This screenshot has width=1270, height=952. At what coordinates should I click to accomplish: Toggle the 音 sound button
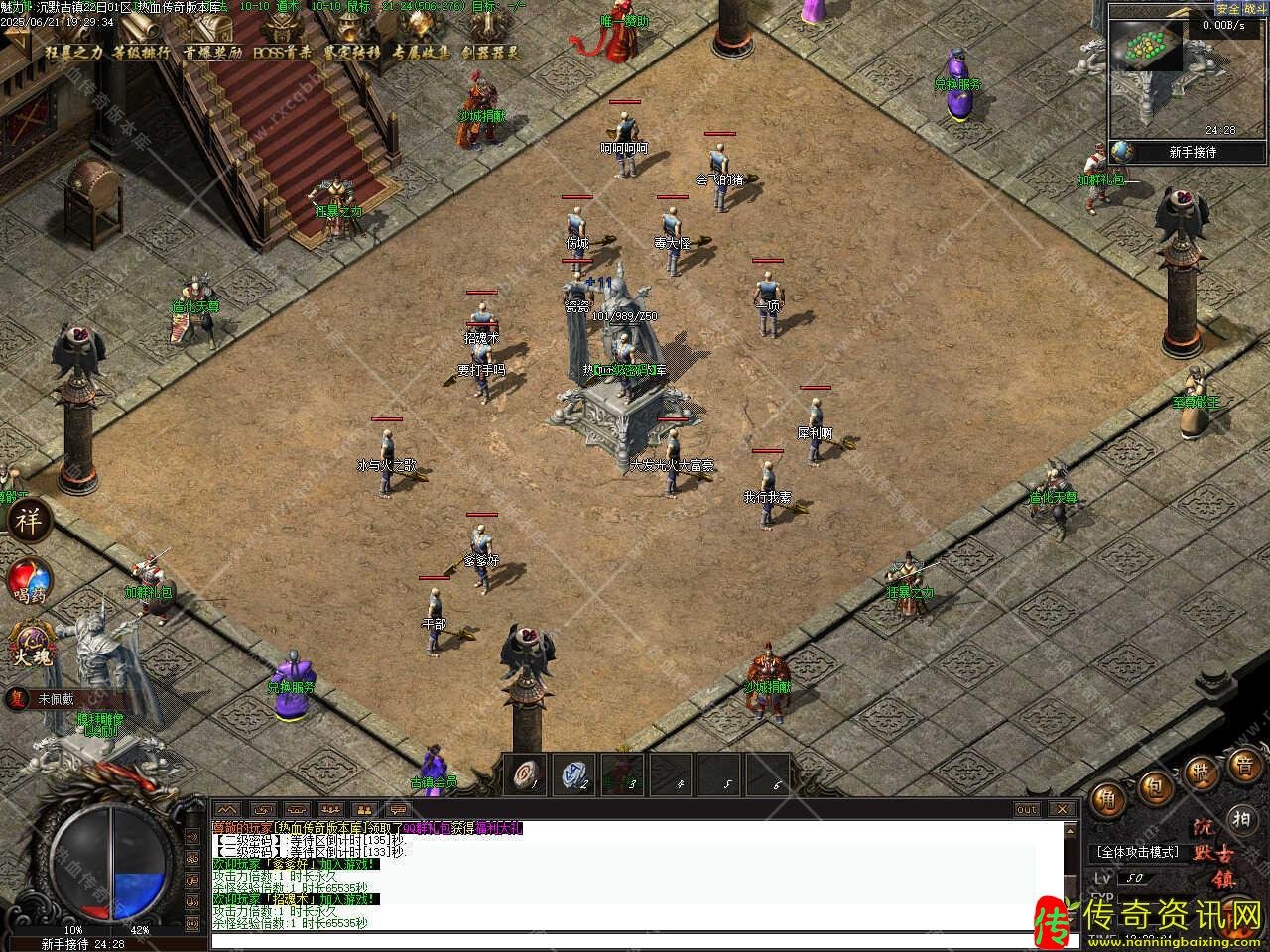pos(1243,765)
